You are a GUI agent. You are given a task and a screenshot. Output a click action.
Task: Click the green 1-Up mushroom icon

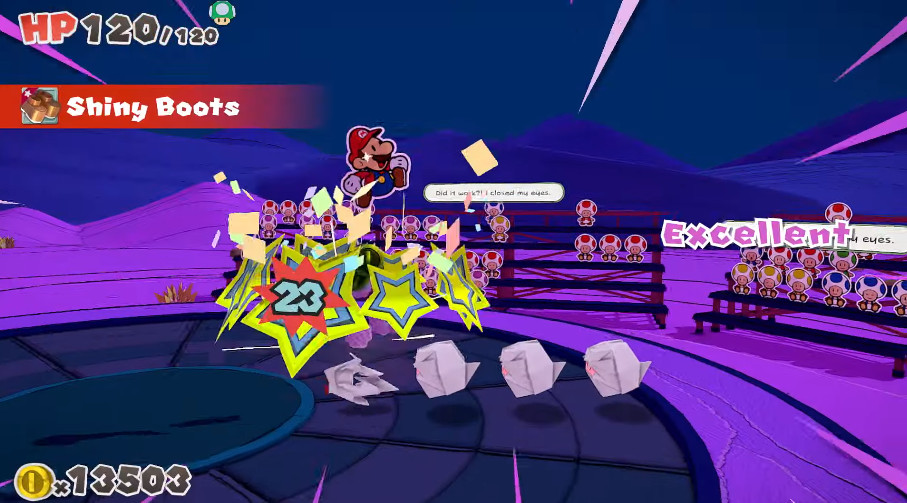point(222,12)
